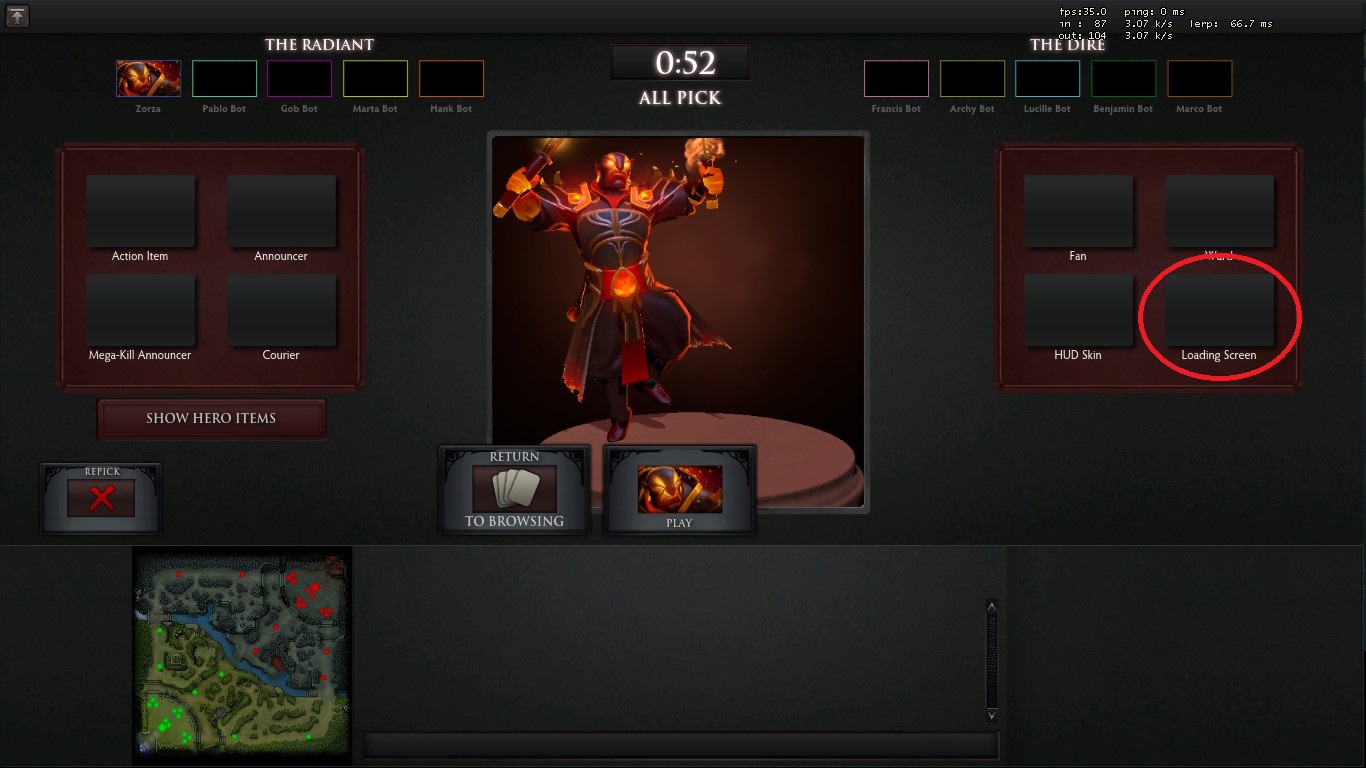
Task: Open the Ward slot
Action: pos(1219,211)
